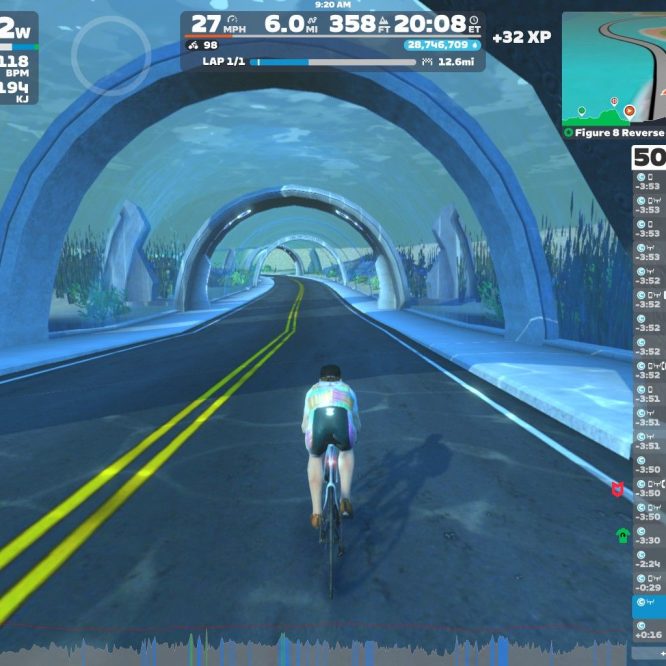Click the red jersey icon beside rider list

tap(619, 489)
